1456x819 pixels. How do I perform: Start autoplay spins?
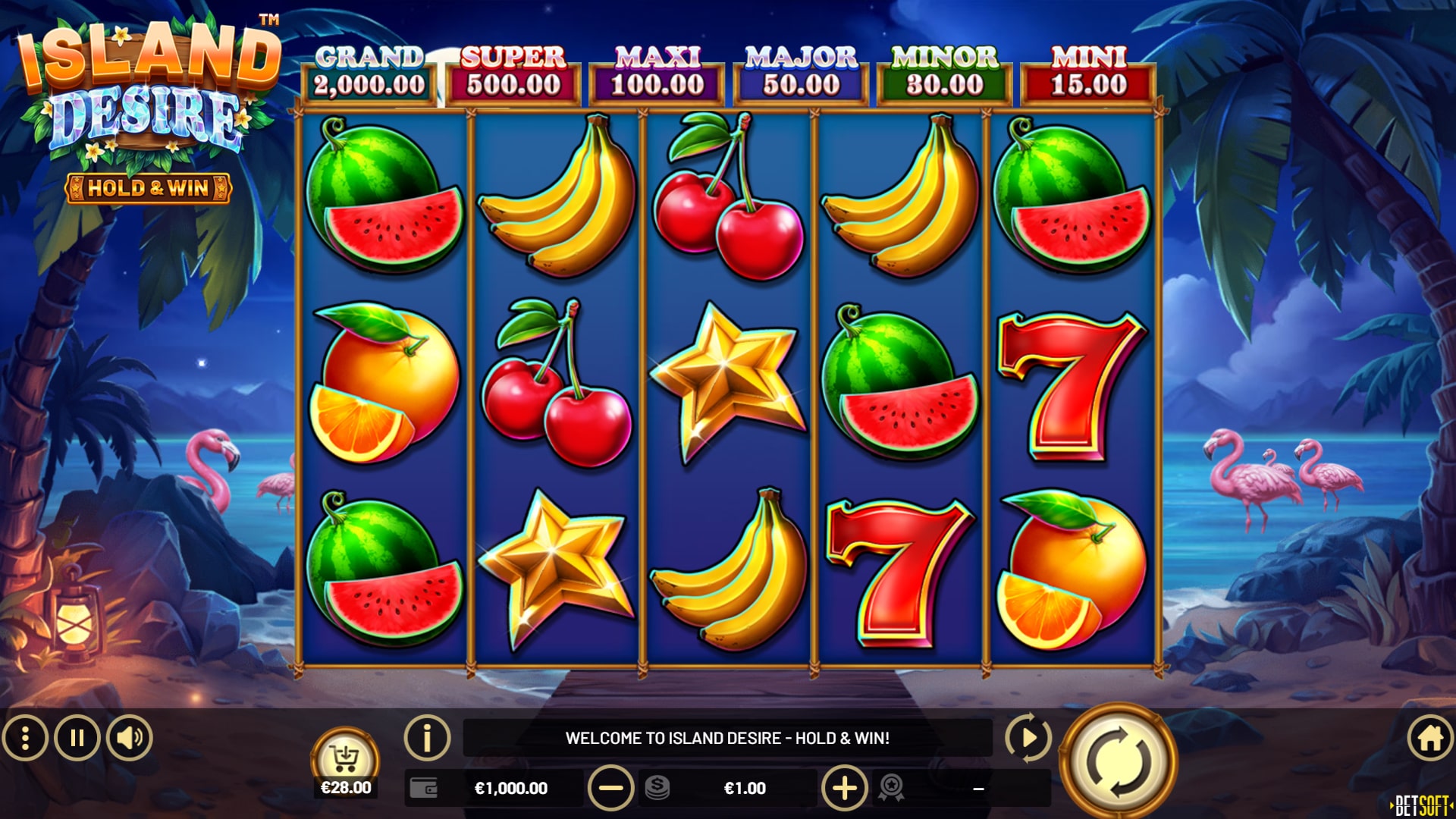[1028, 737]
